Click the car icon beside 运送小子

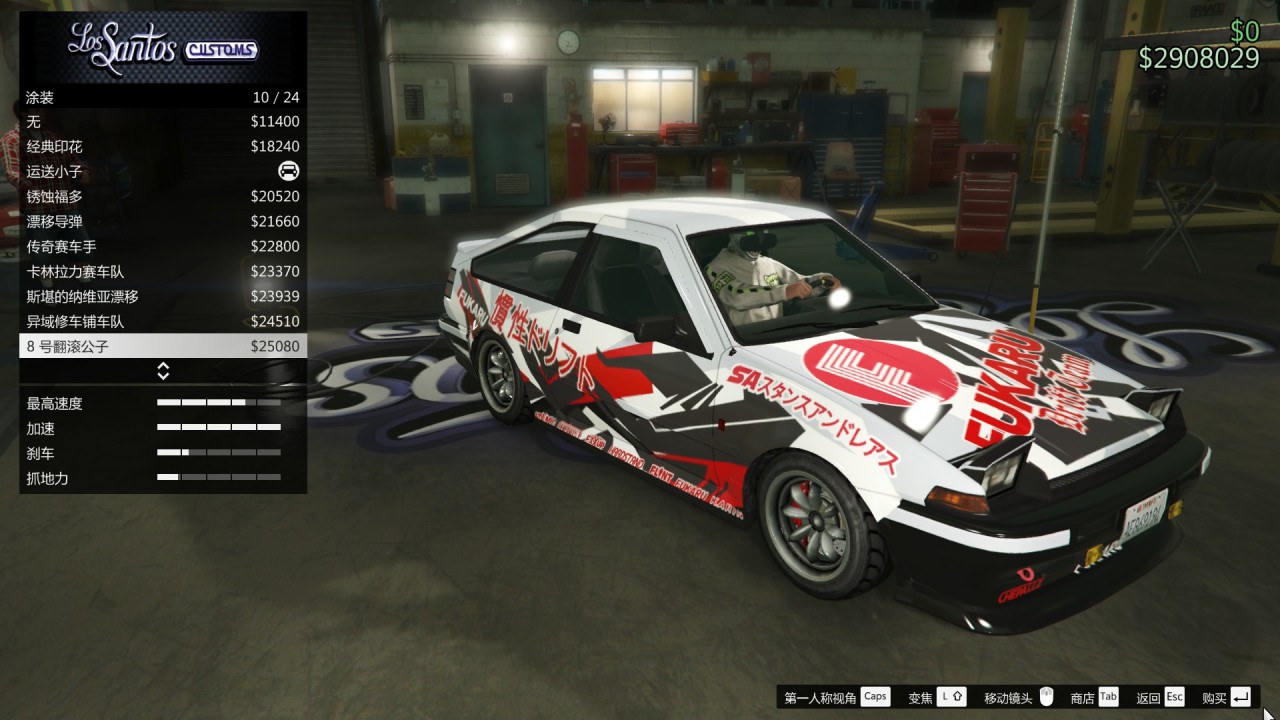287,171
